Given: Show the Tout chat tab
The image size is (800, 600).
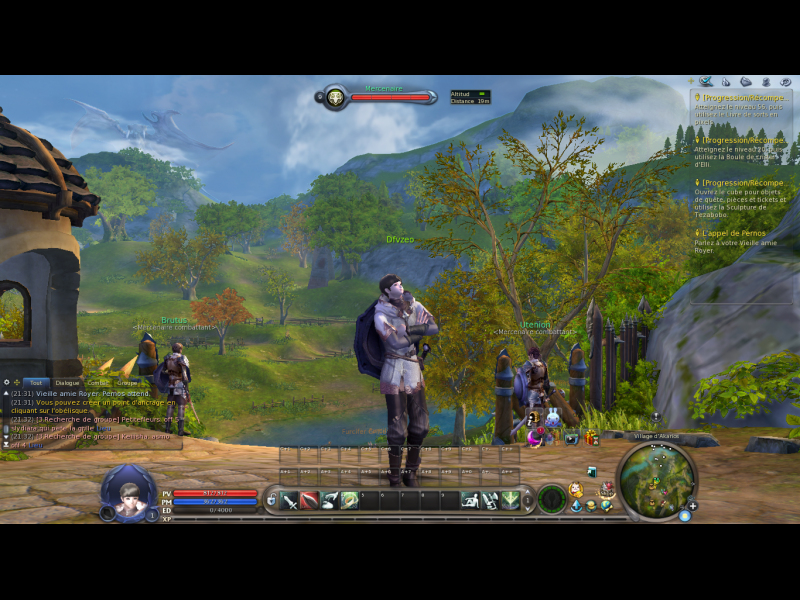Looking at the screenshot, I should tap(37, 382).
